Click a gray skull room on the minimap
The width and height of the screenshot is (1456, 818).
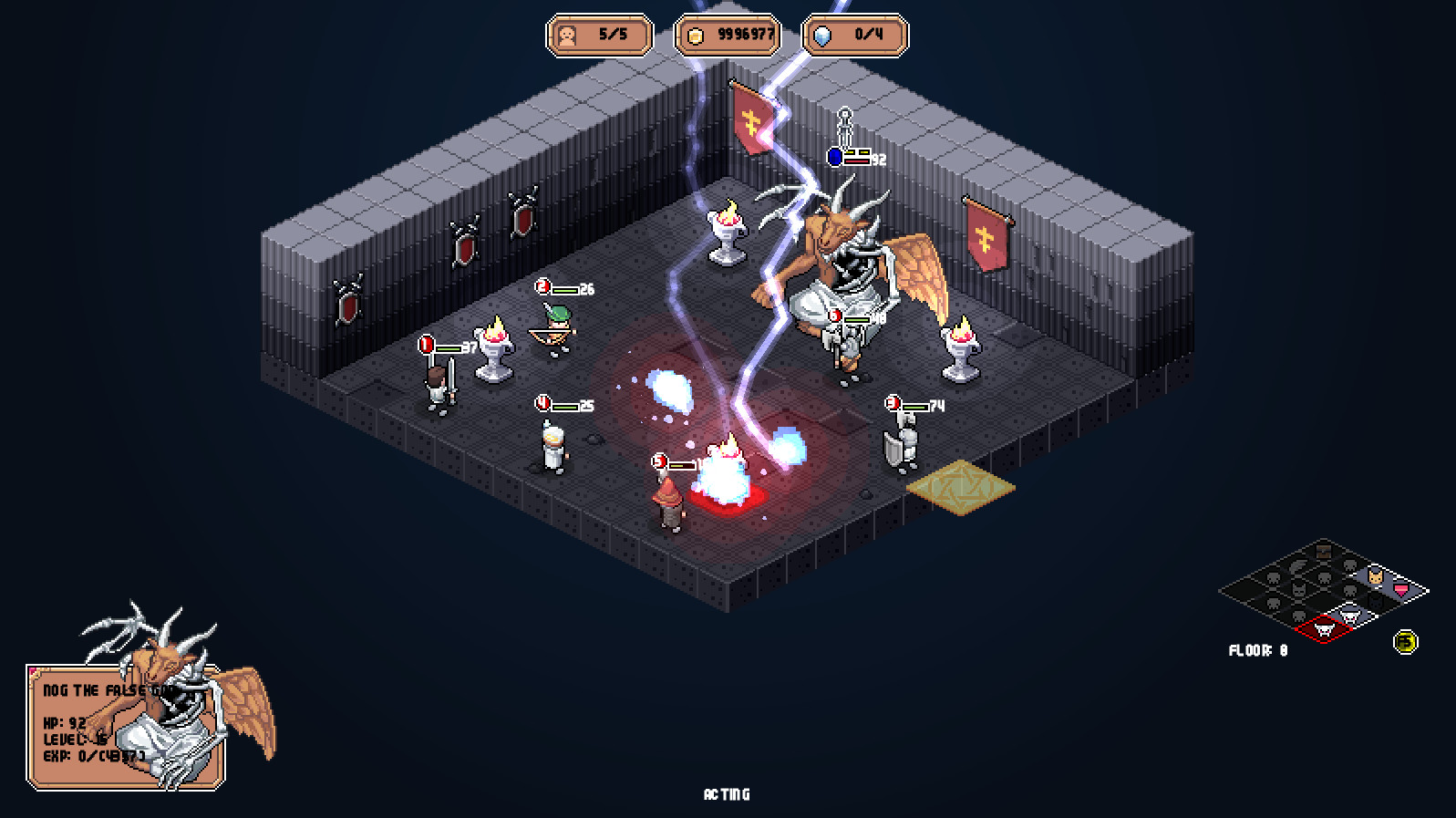pos(1274,577)
